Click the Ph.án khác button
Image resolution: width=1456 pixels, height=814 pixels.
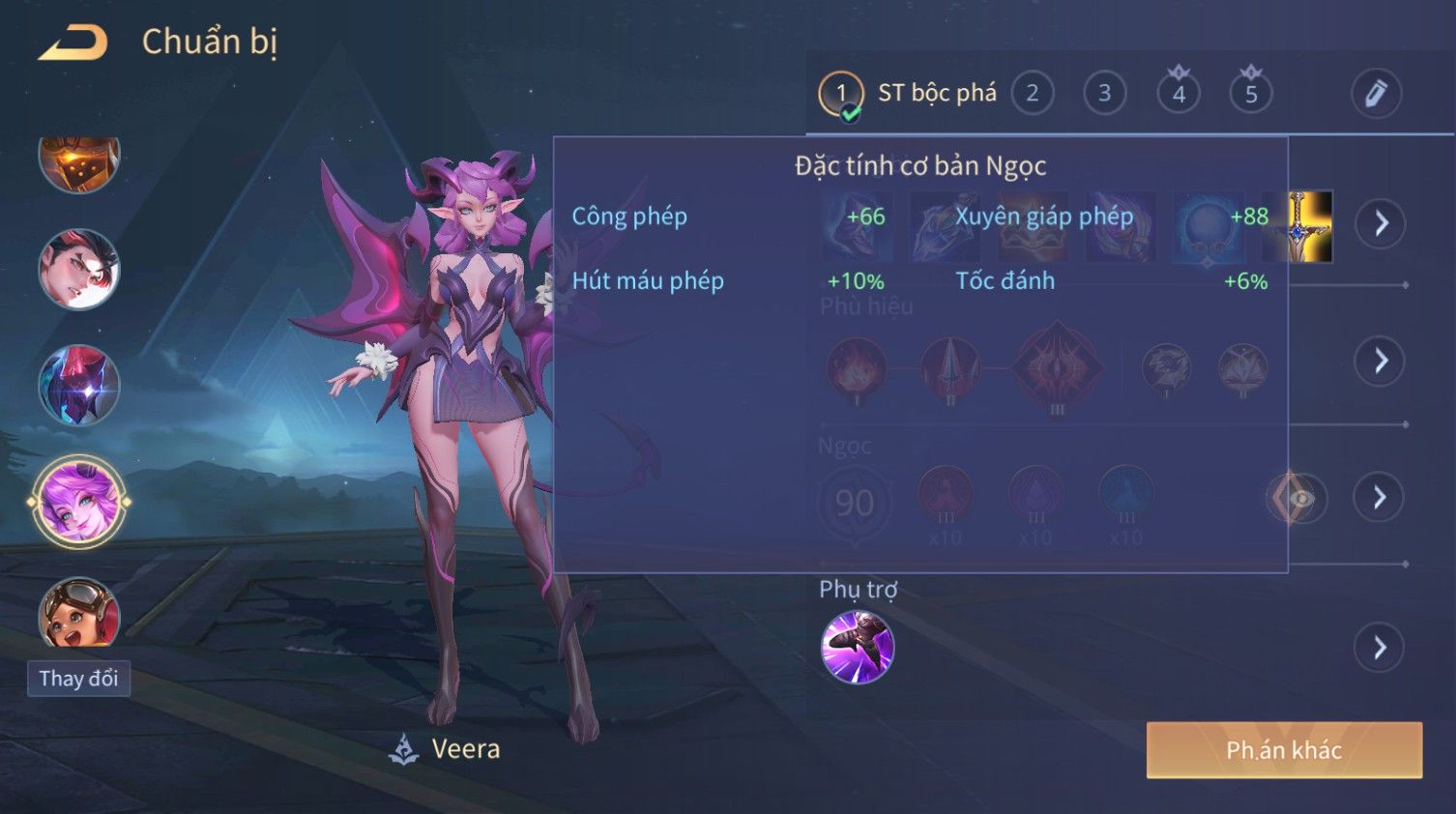(1284, 750)
